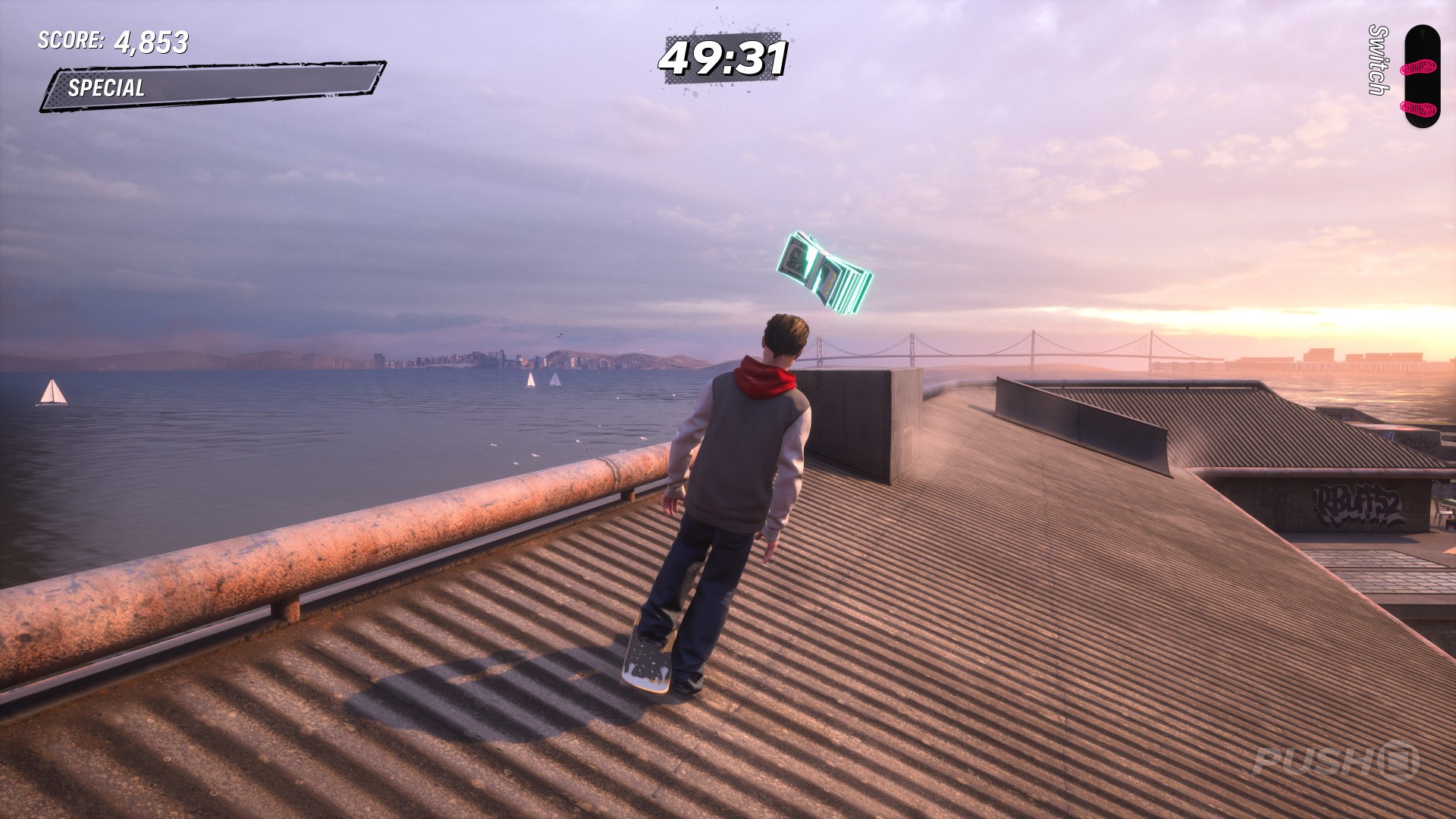
Task: Click the Switch stance skateboard icon
Action: (x=1420, y=77)
